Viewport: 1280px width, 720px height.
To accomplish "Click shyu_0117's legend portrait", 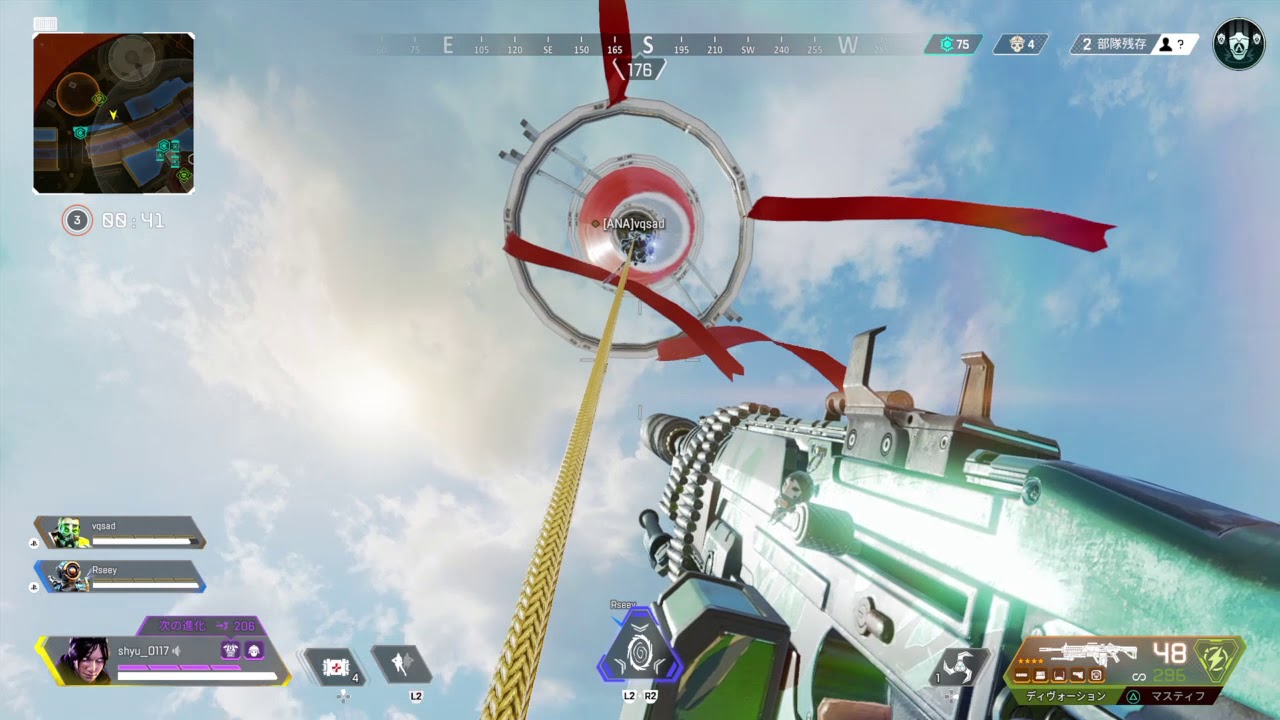I will [x=85, y=659].
